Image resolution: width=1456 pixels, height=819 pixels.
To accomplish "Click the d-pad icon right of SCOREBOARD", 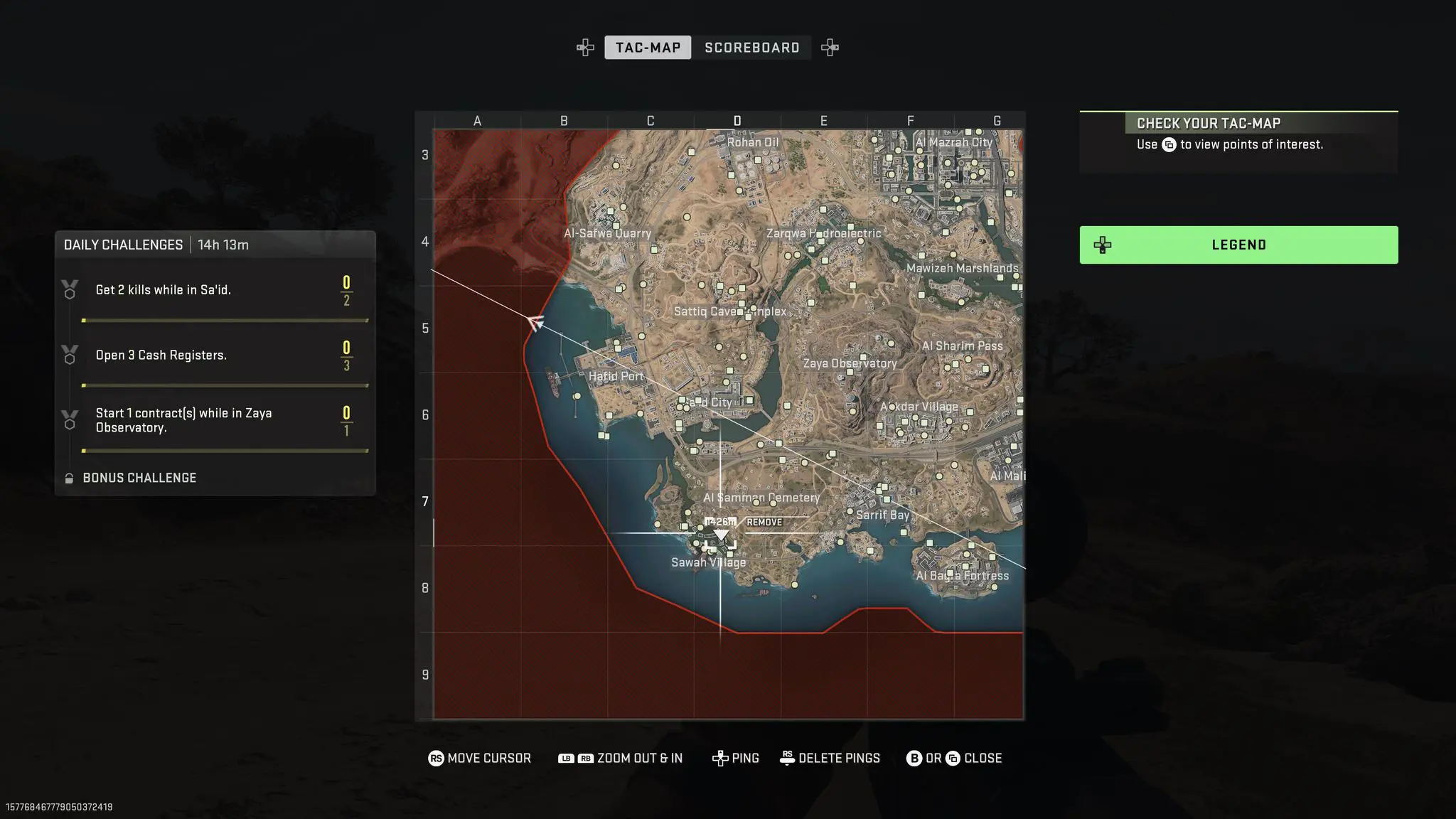I will pos(830,47).
